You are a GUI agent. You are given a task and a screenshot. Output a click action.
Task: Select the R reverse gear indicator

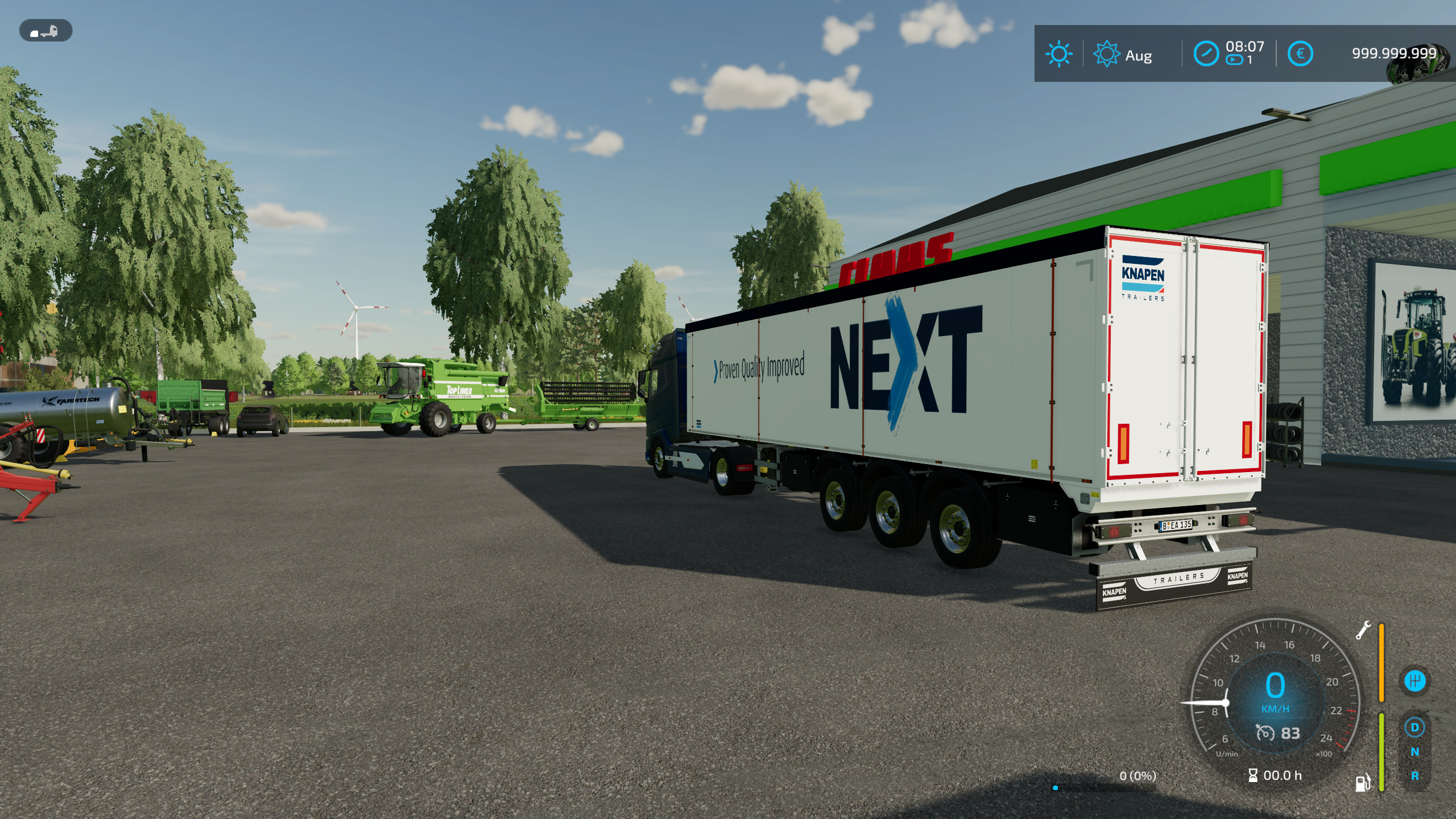tap(1414, 776)
